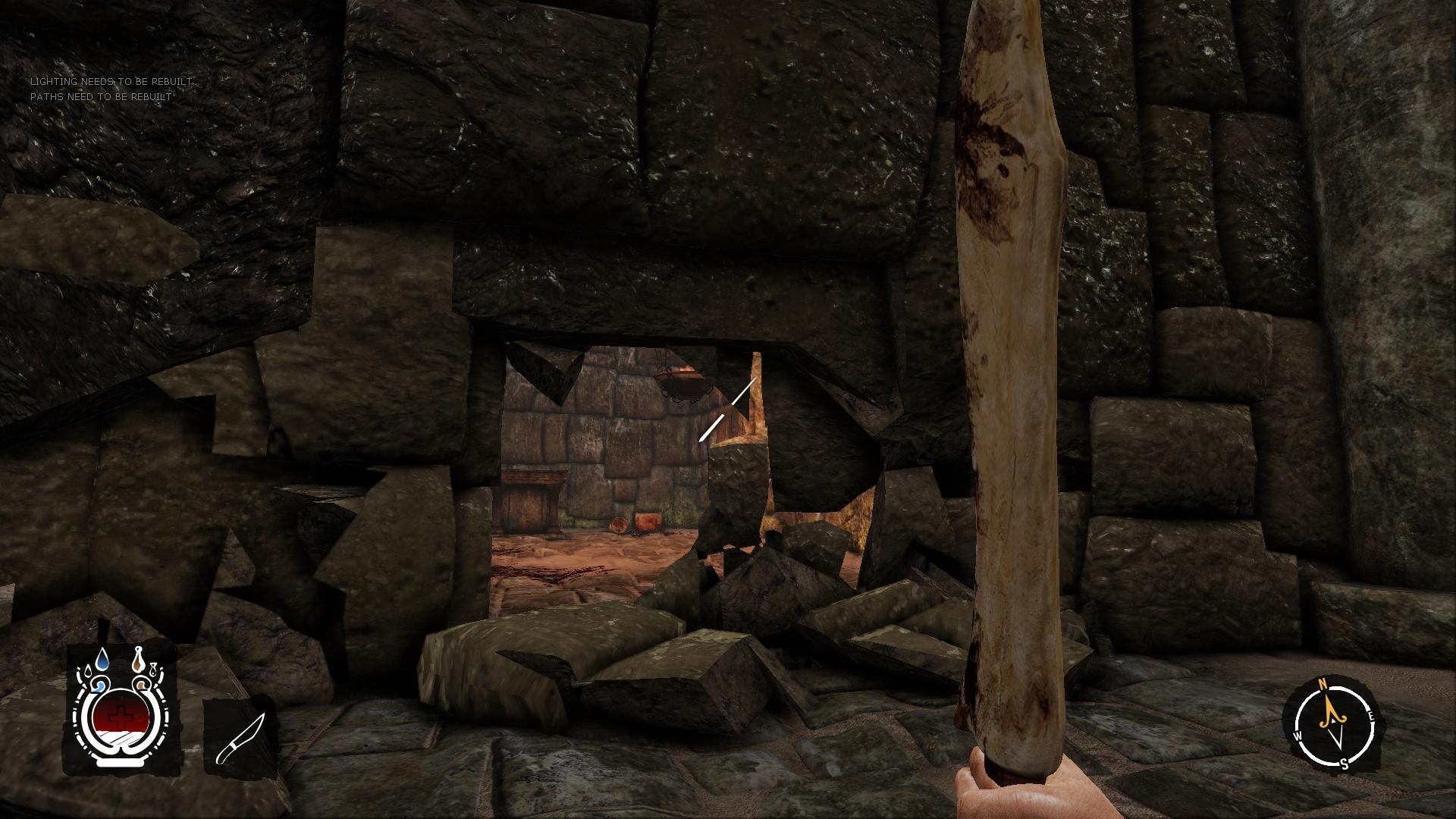Click the blue water droplet indicator
Screen dimensions: 1456x819
pos(102,659)
